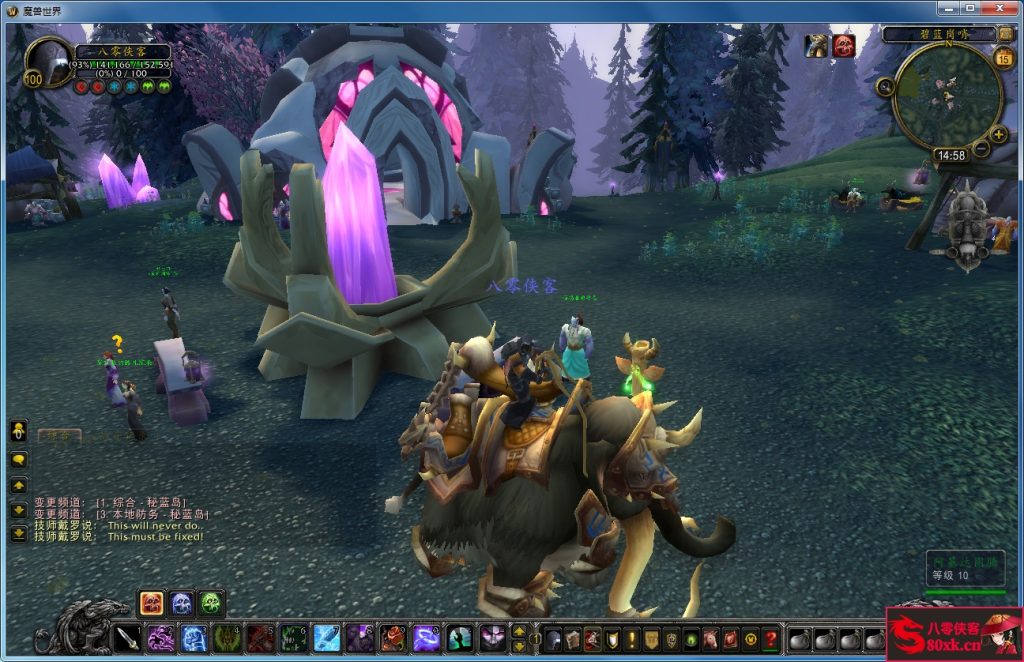Viewport: 1024px width, 662px height.
Task: Click the sword attack ability in slot 1
Action: click(128, 638)
